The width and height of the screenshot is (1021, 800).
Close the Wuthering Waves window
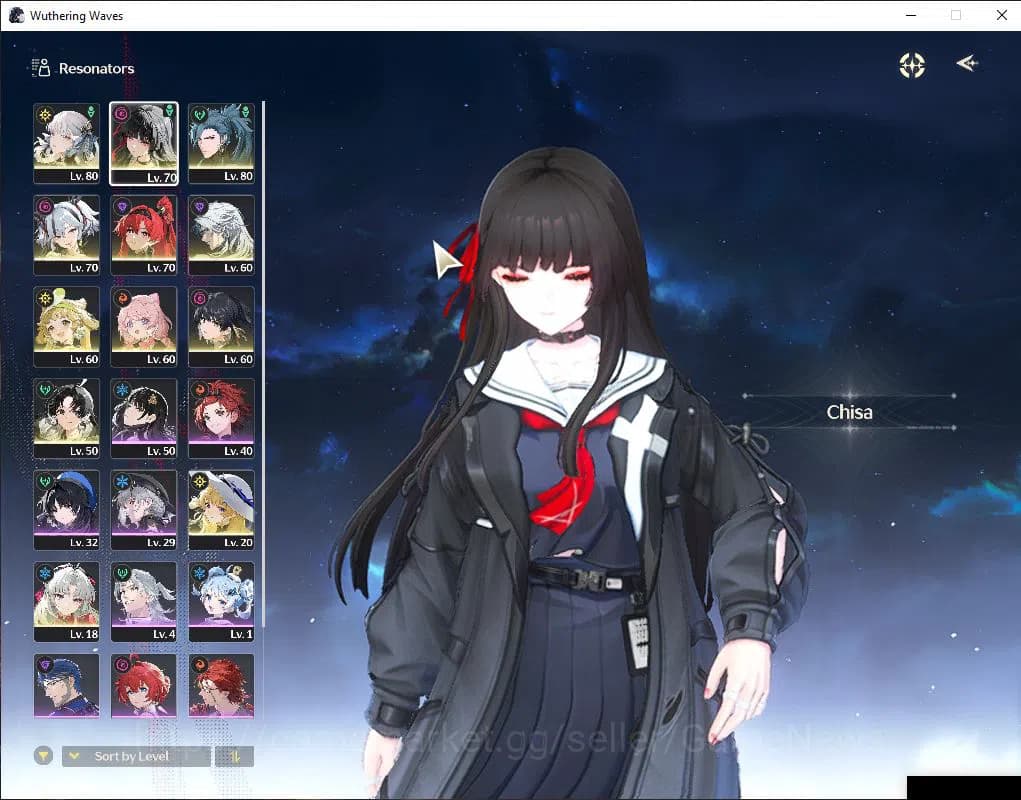pyautogui.click(x=1001, y=15)
